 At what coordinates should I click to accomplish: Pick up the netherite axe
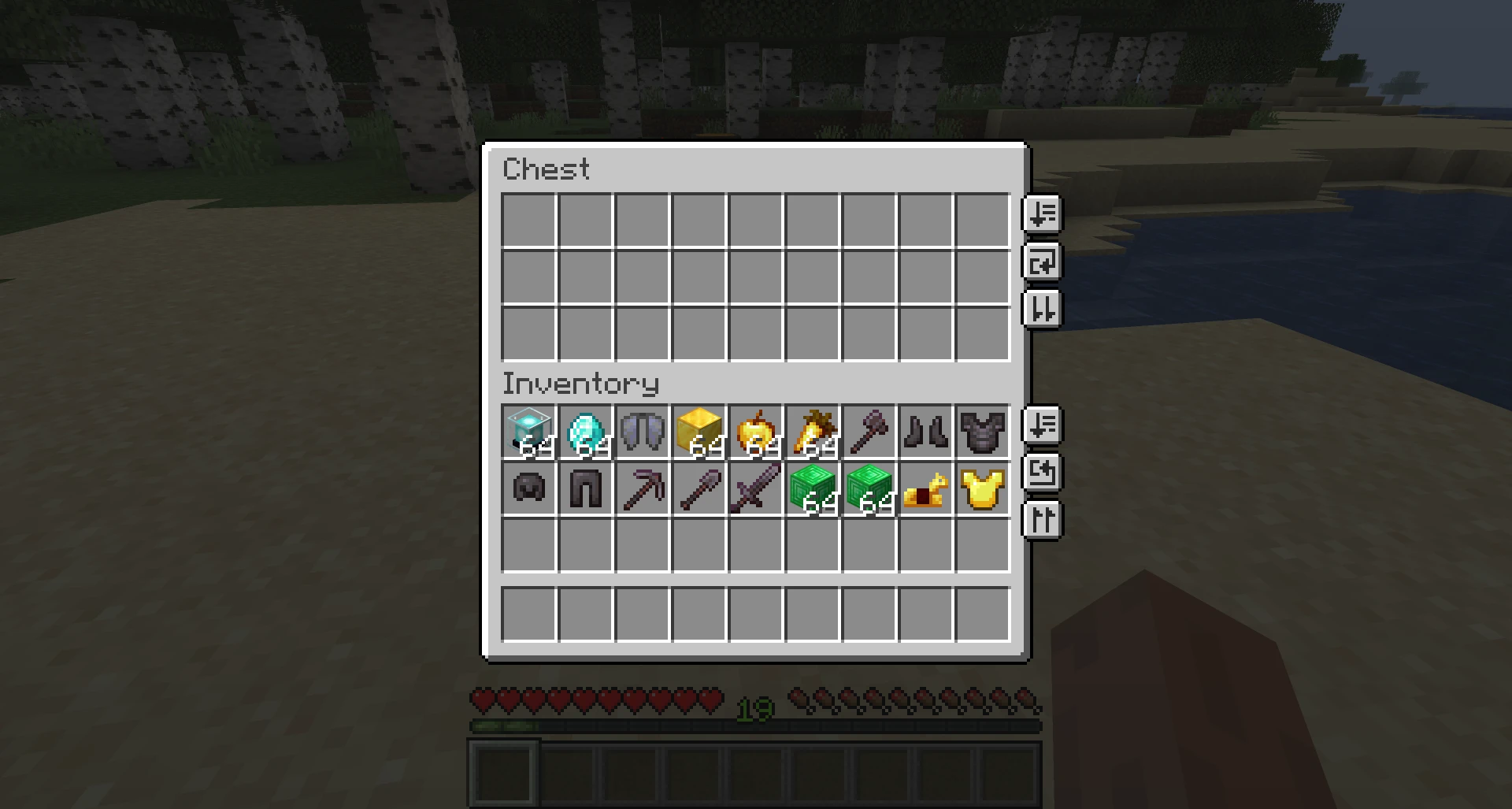pos(869,429)
